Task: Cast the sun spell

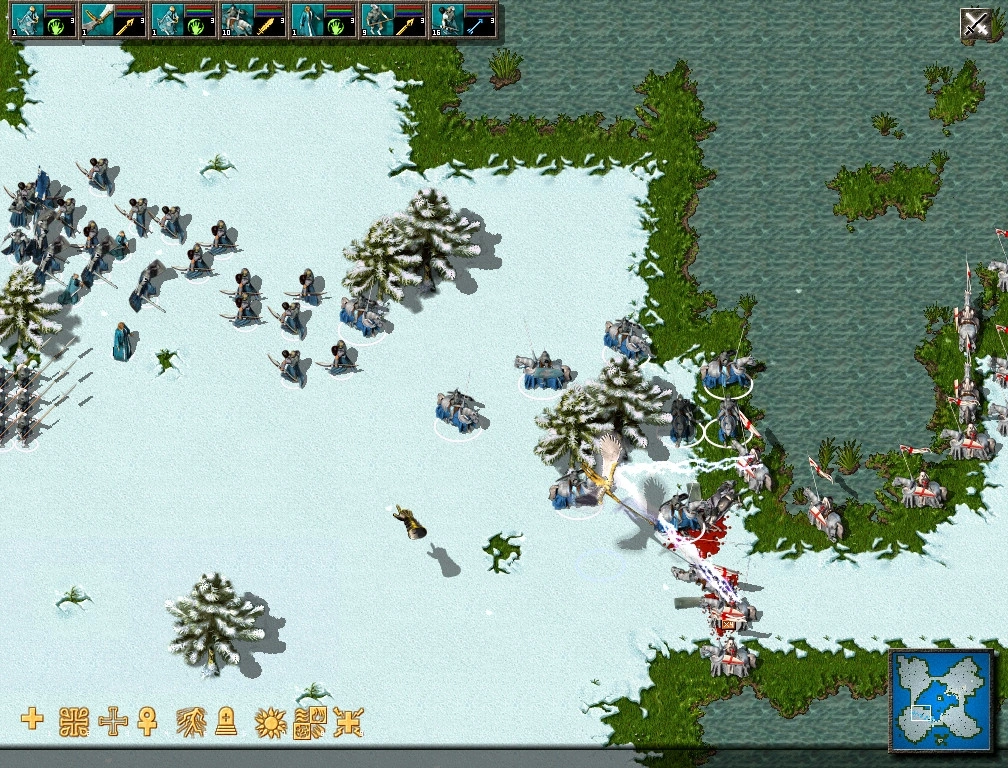Action: pos(270,721)
